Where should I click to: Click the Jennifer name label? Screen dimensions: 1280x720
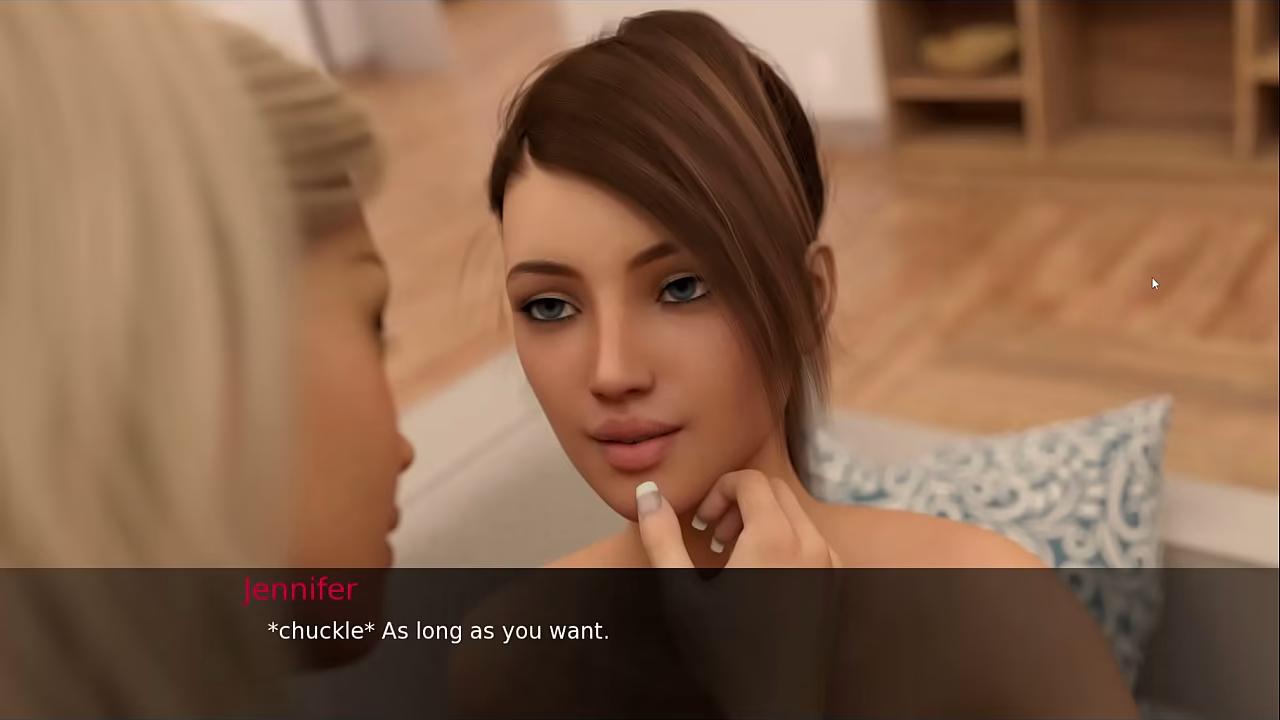pos(300,589)
